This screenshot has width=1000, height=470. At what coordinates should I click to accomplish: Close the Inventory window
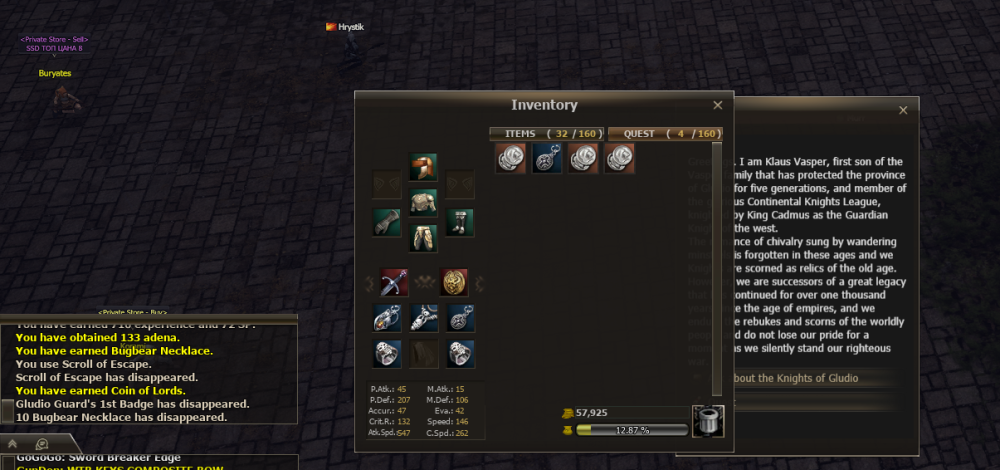(x=717, y=105)
